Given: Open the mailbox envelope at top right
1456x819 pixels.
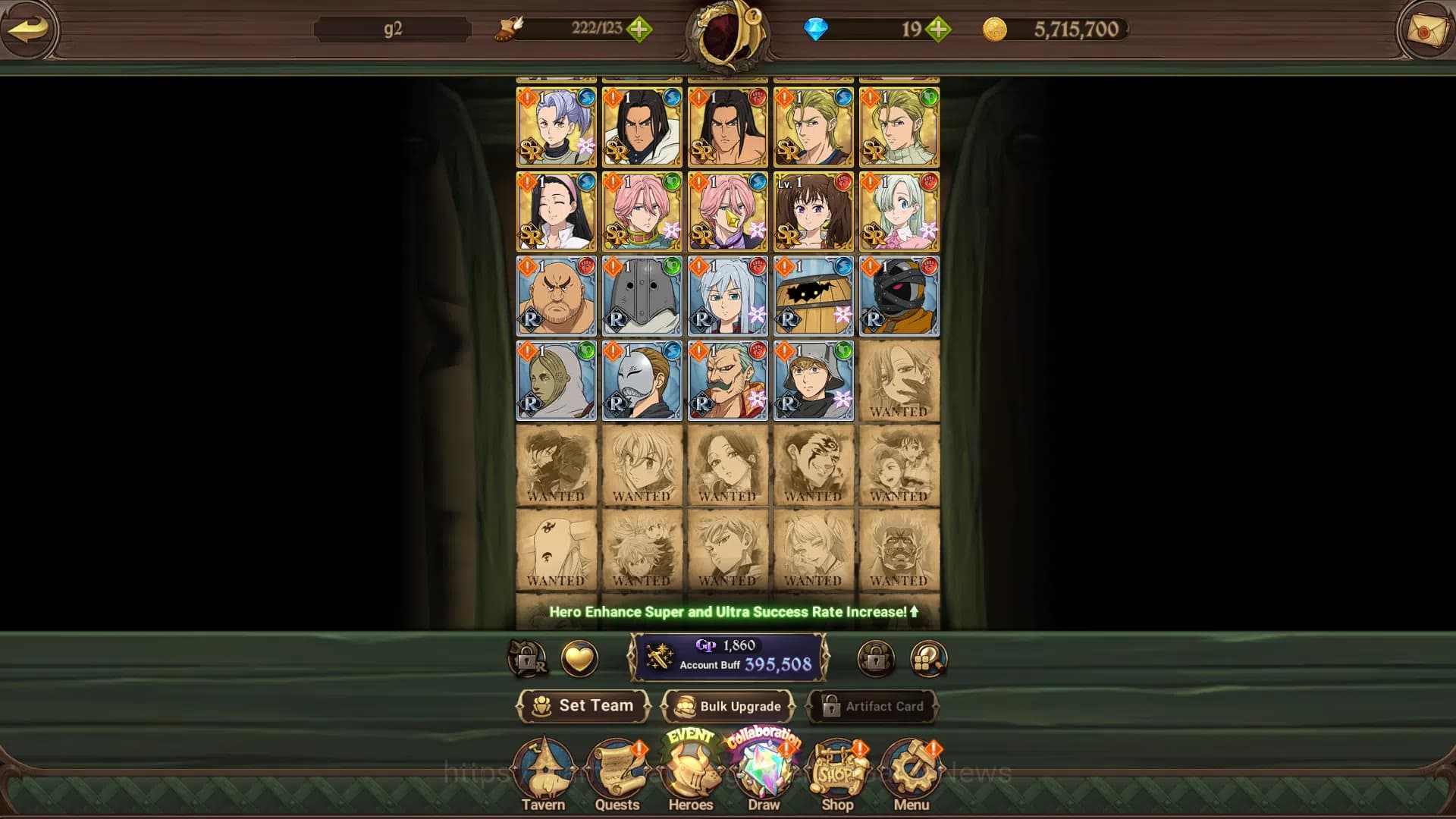Looking at the screenshot, I should tap(1425, 30).
